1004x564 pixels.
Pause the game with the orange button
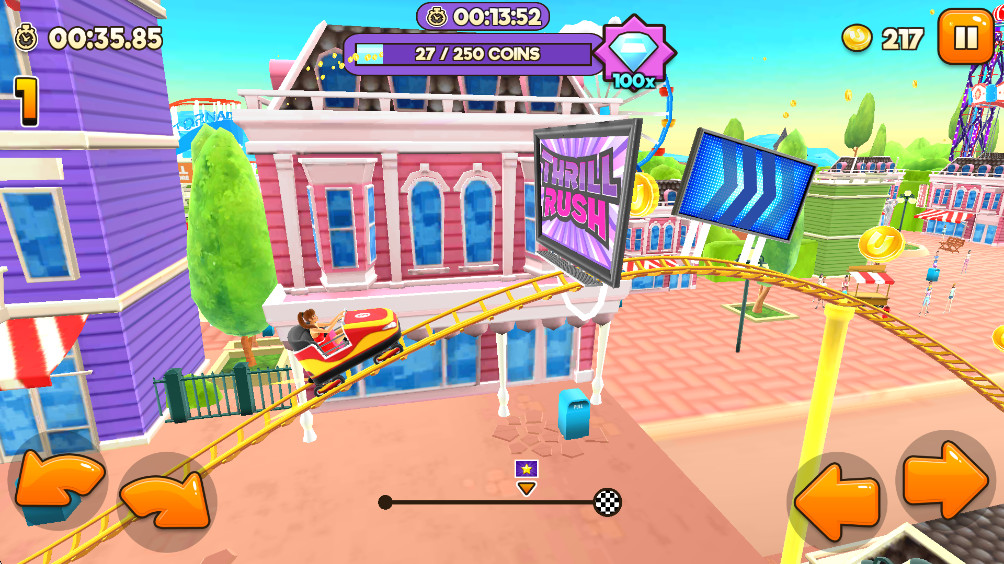click(x=965, y=38)
